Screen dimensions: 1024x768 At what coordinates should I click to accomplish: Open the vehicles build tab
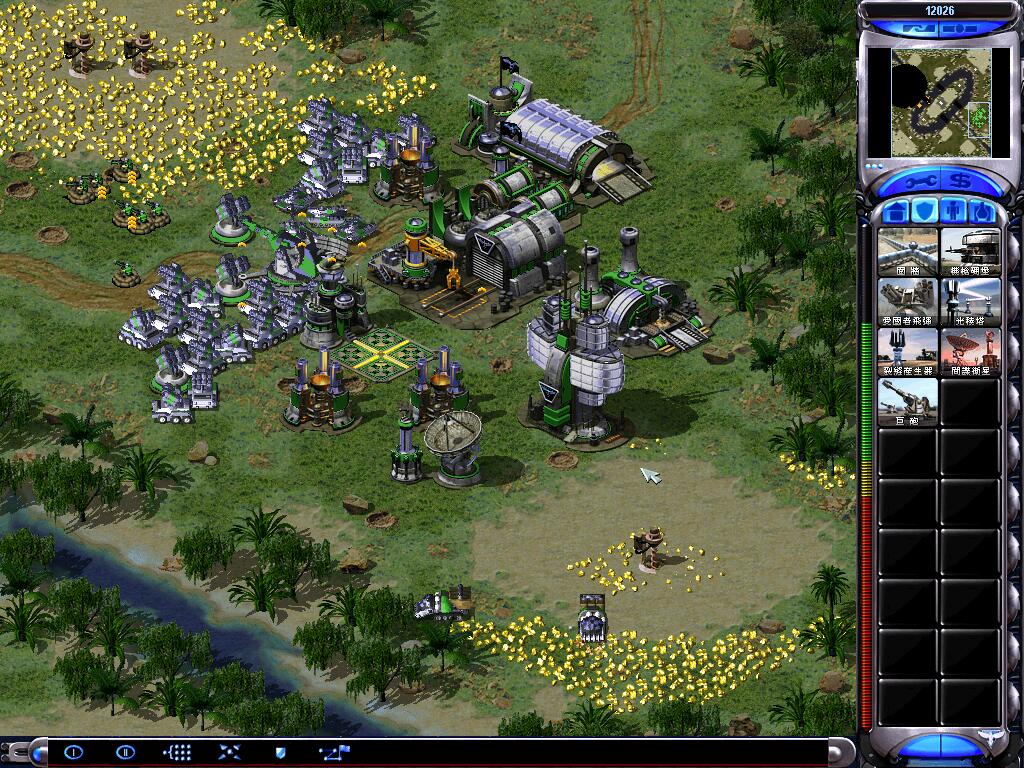981,211
